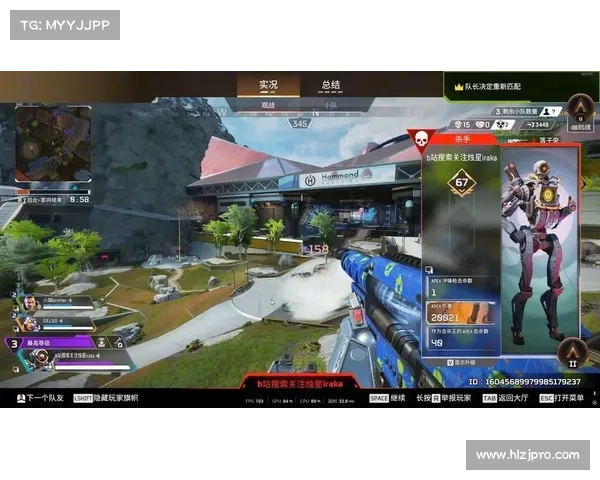Image resolution: width=600 pixels, height=480 pixels.
Task: Select the 观战 spectate sub-tab
Action: tap(268, 104)
